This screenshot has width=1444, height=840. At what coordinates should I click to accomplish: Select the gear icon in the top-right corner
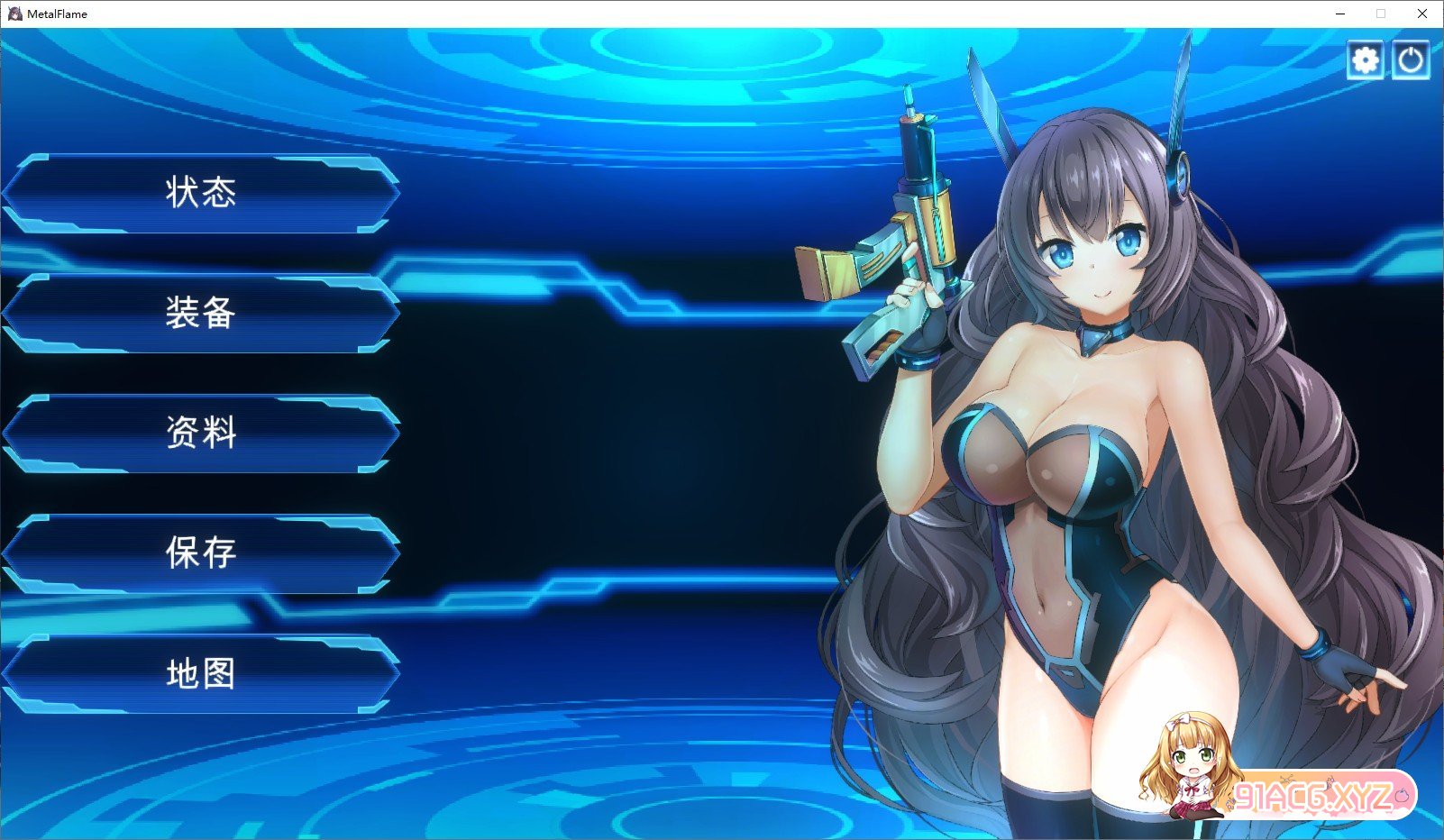1365,59
